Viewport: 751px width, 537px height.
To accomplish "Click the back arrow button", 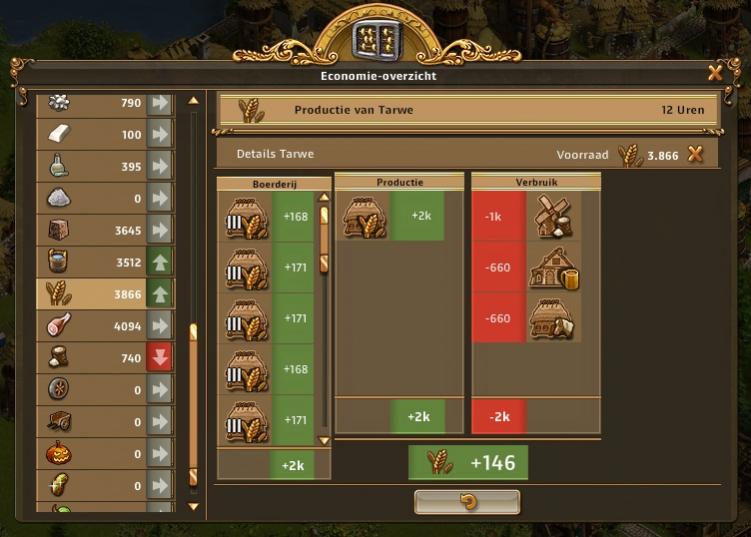I will [x=467, y=501].
